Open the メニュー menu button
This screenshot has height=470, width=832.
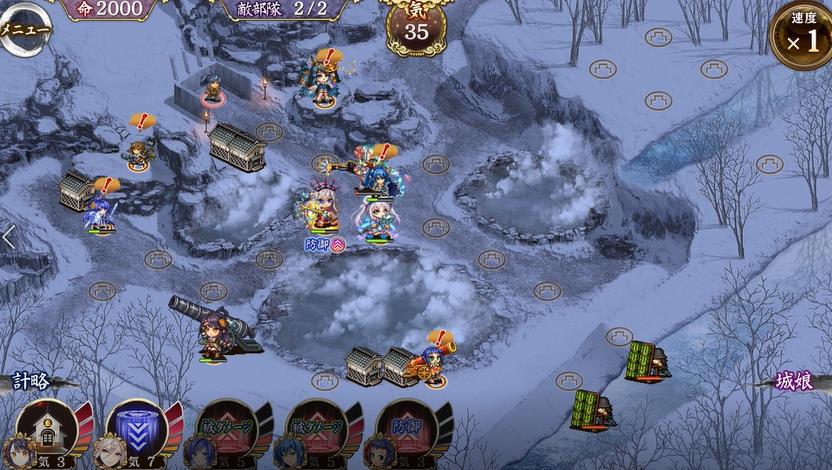(22, 28)
